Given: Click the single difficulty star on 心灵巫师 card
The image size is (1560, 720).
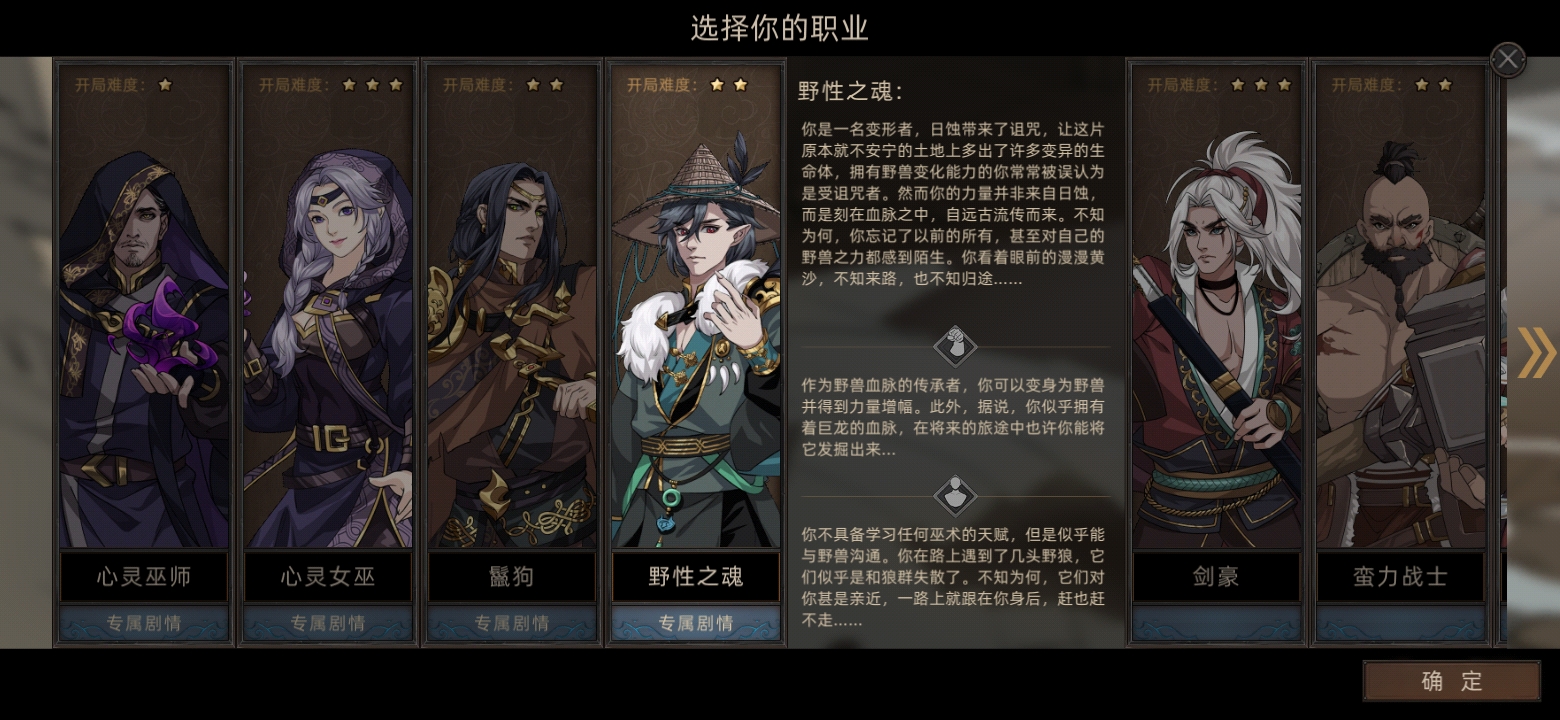Looking at the screenshot, I should [x=165, y=85].
